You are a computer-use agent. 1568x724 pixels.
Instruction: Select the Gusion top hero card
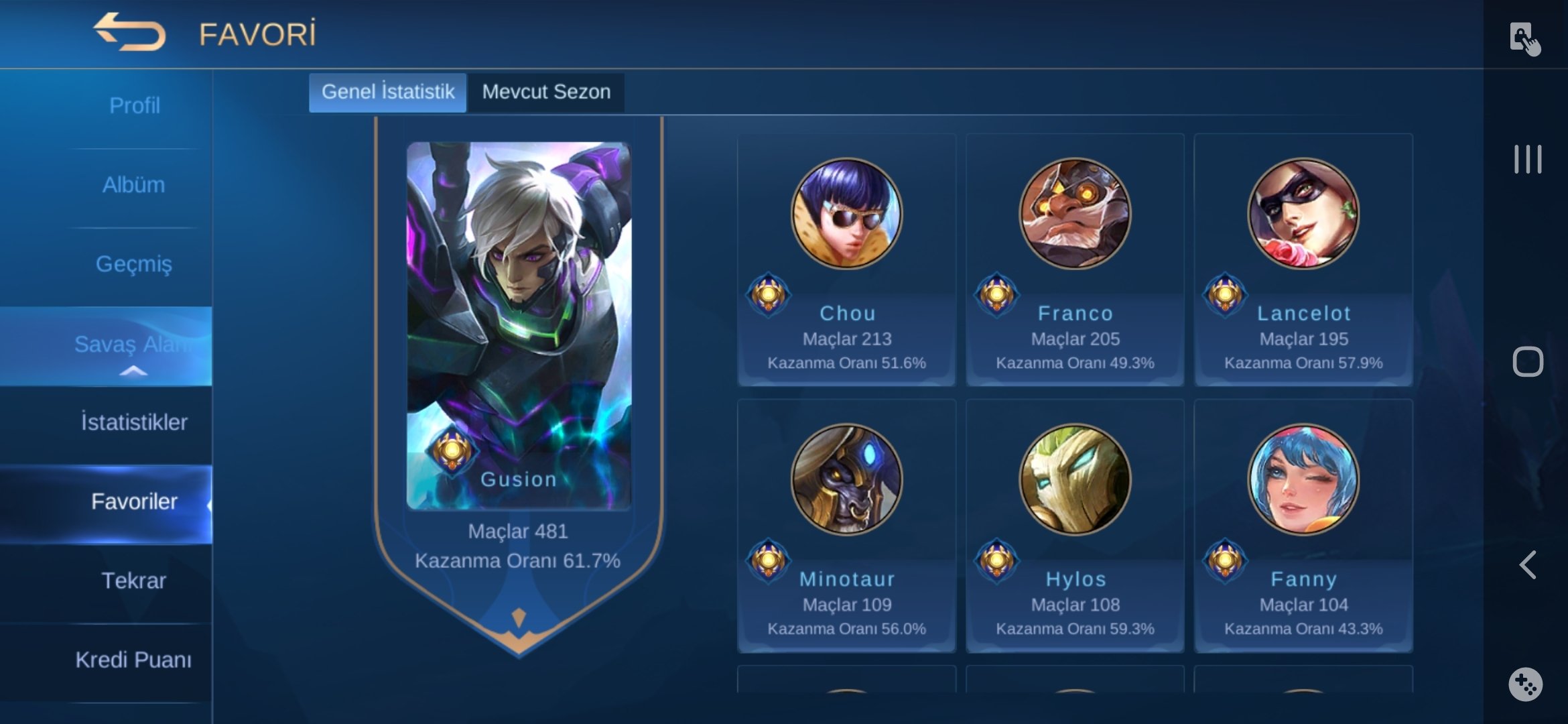(x=518, y=326)
